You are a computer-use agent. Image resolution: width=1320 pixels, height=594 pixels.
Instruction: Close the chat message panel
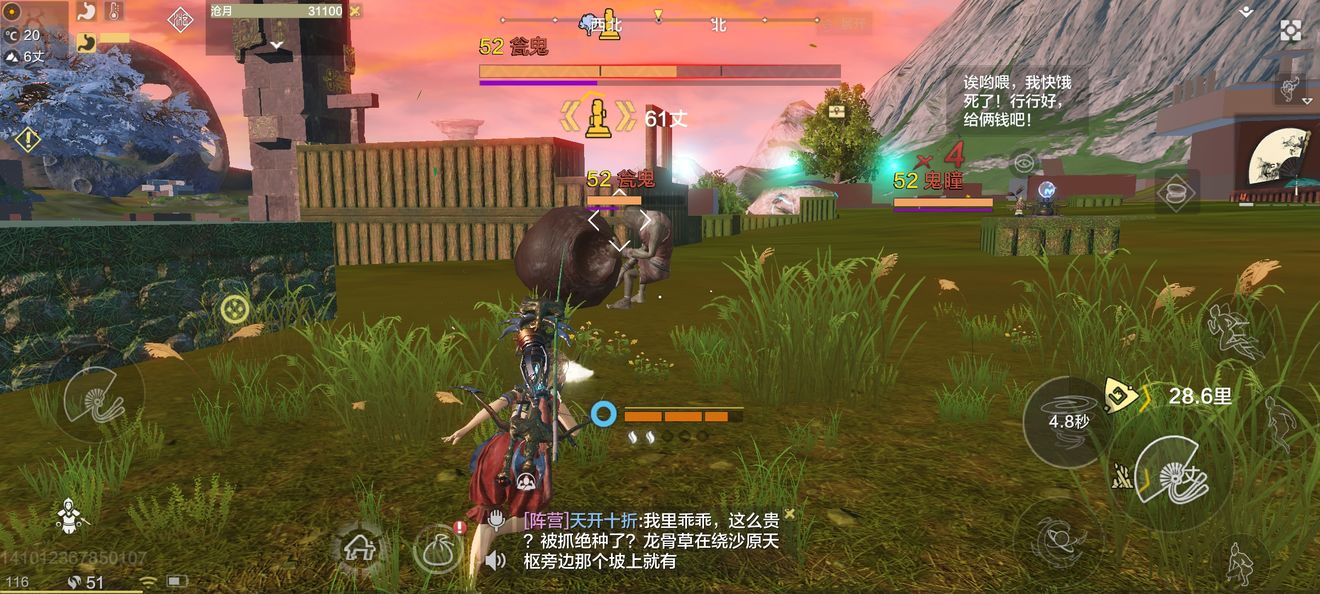pos(789,514)
